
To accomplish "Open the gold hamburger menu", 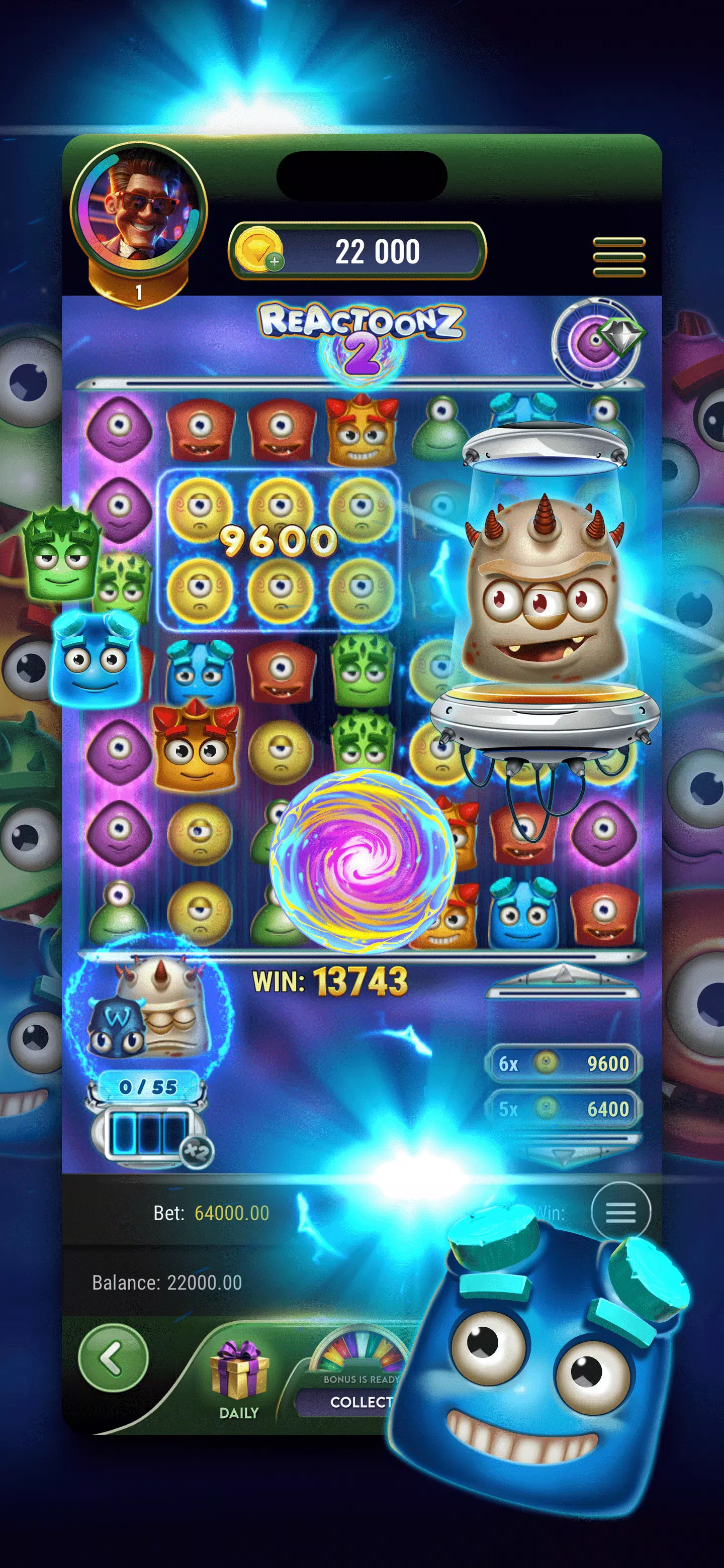I will [618, 257].
